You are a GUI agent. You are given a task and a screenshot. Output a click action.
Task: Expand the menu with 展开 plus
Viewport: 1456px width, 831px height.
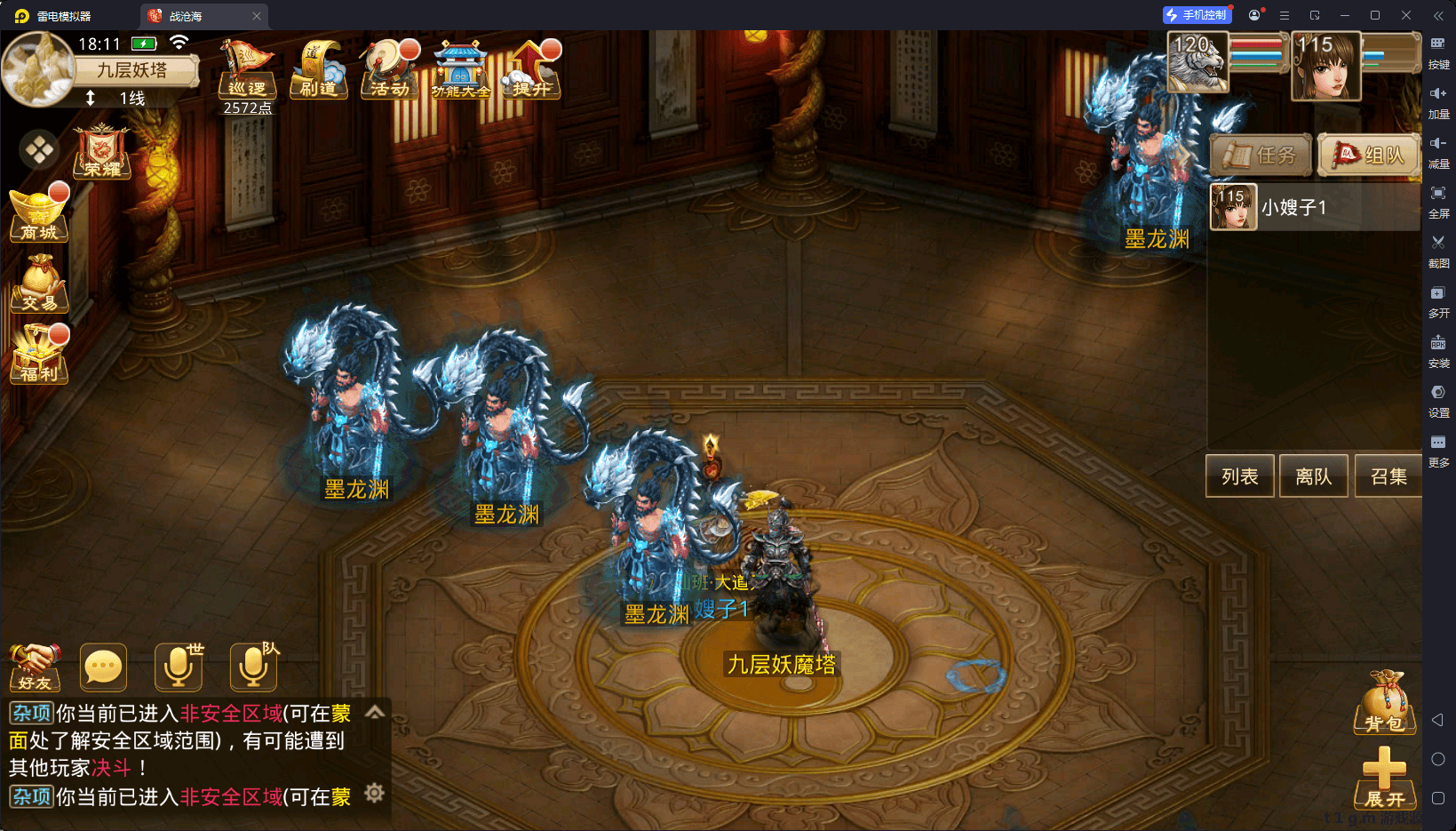pos(1384,777)
